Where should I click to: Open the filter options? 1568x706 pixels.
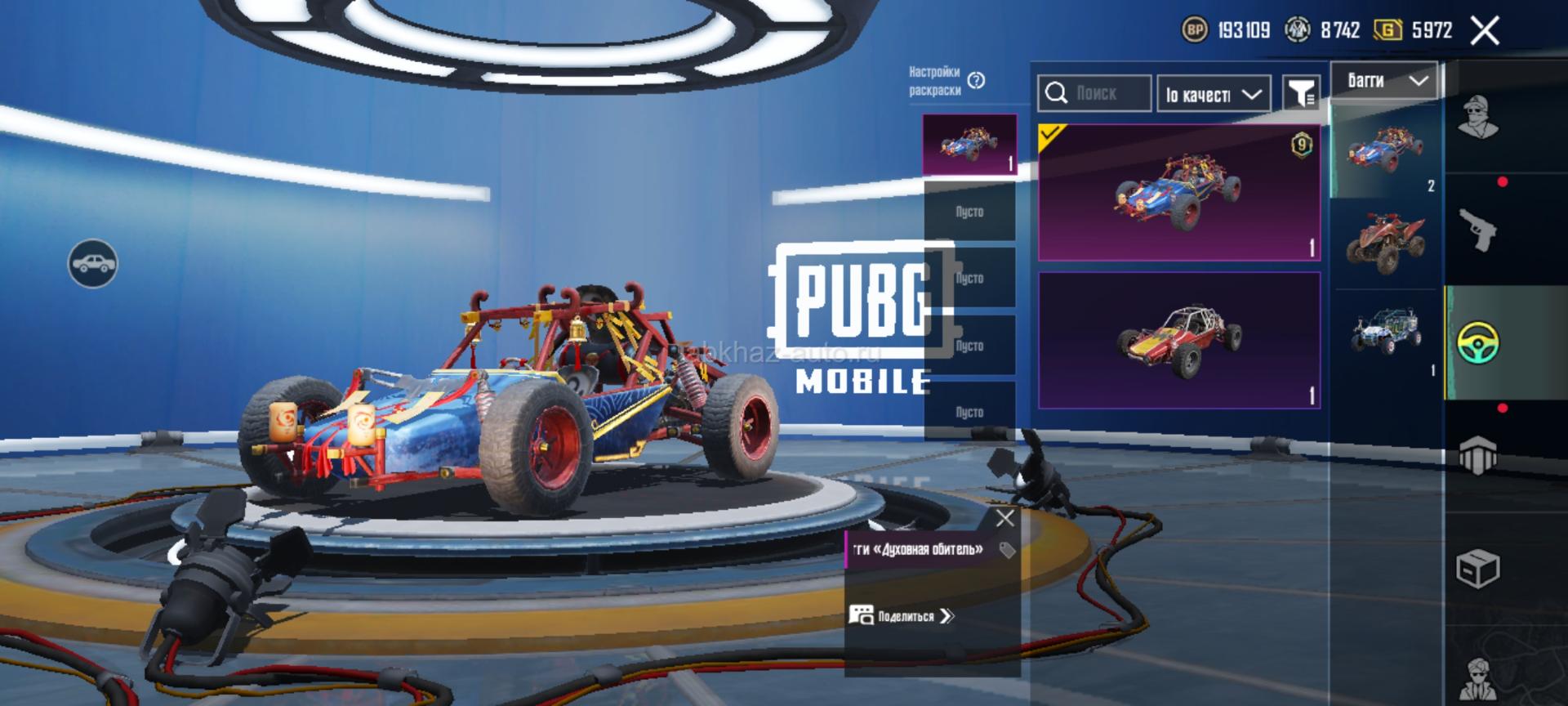1300,93
